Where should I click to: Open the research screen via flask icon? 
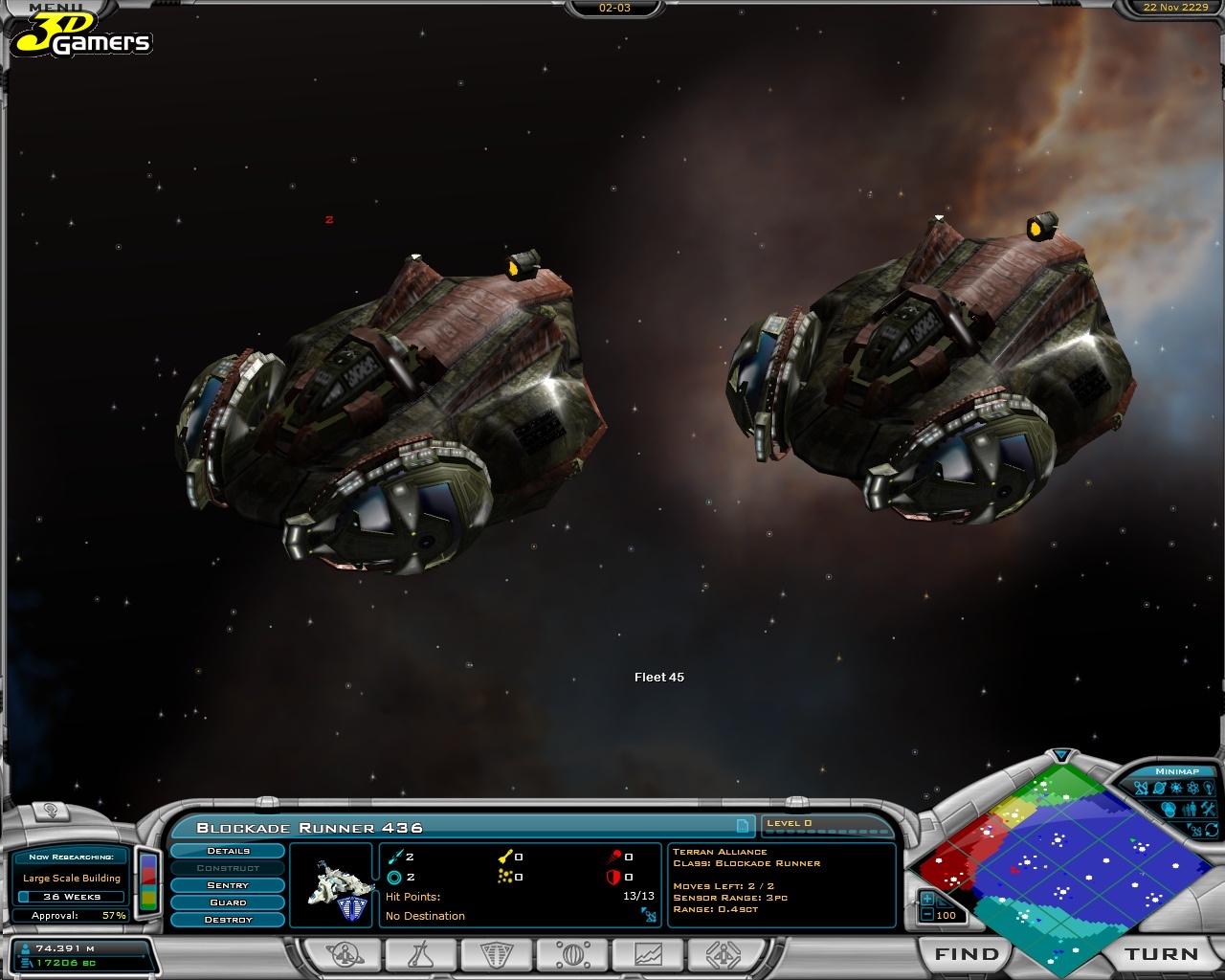[419, 954]
